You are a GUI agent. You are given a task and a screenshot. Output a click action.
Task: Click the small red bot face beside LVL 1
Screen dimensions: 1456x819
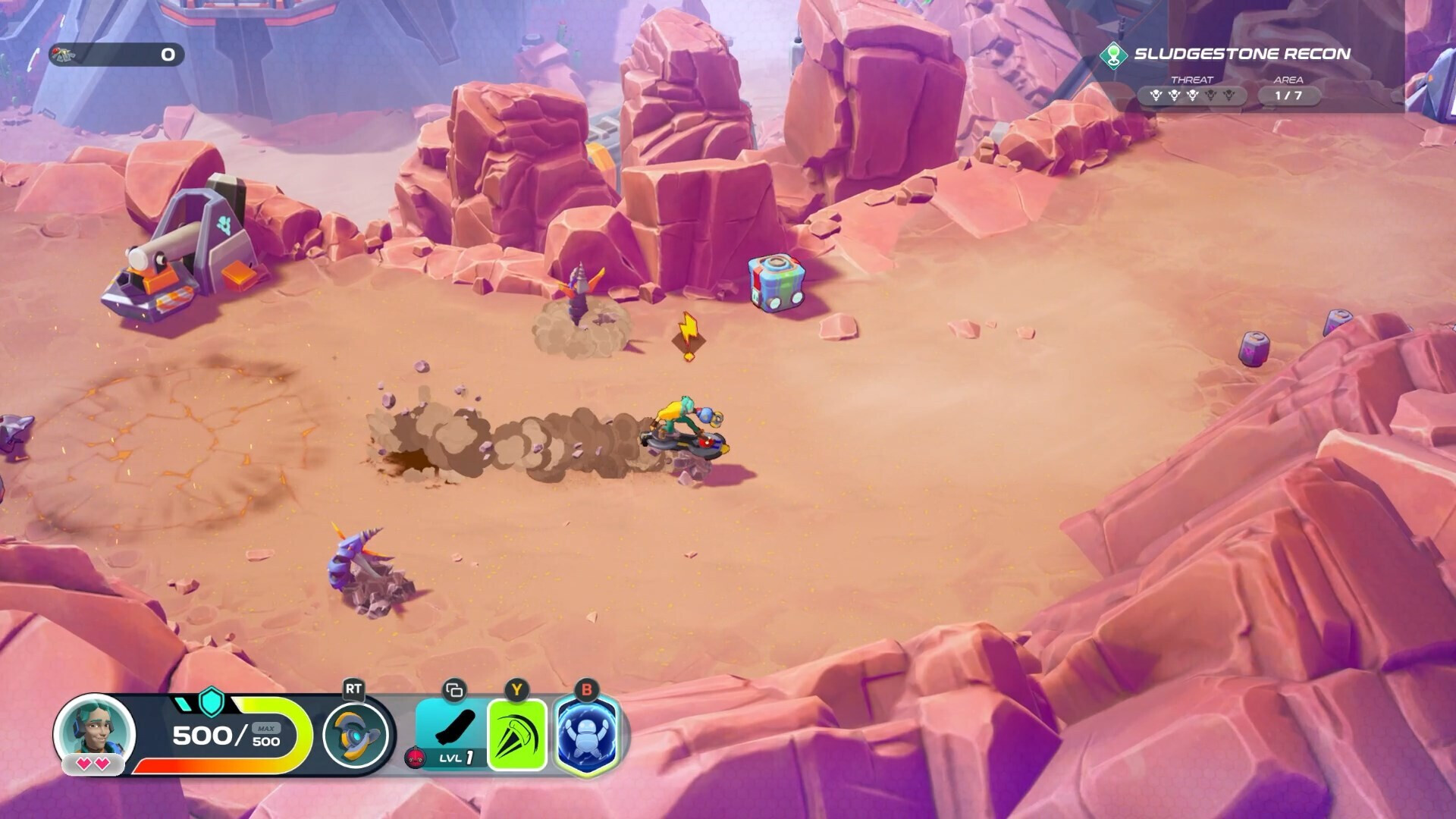[x=416, y=758]
